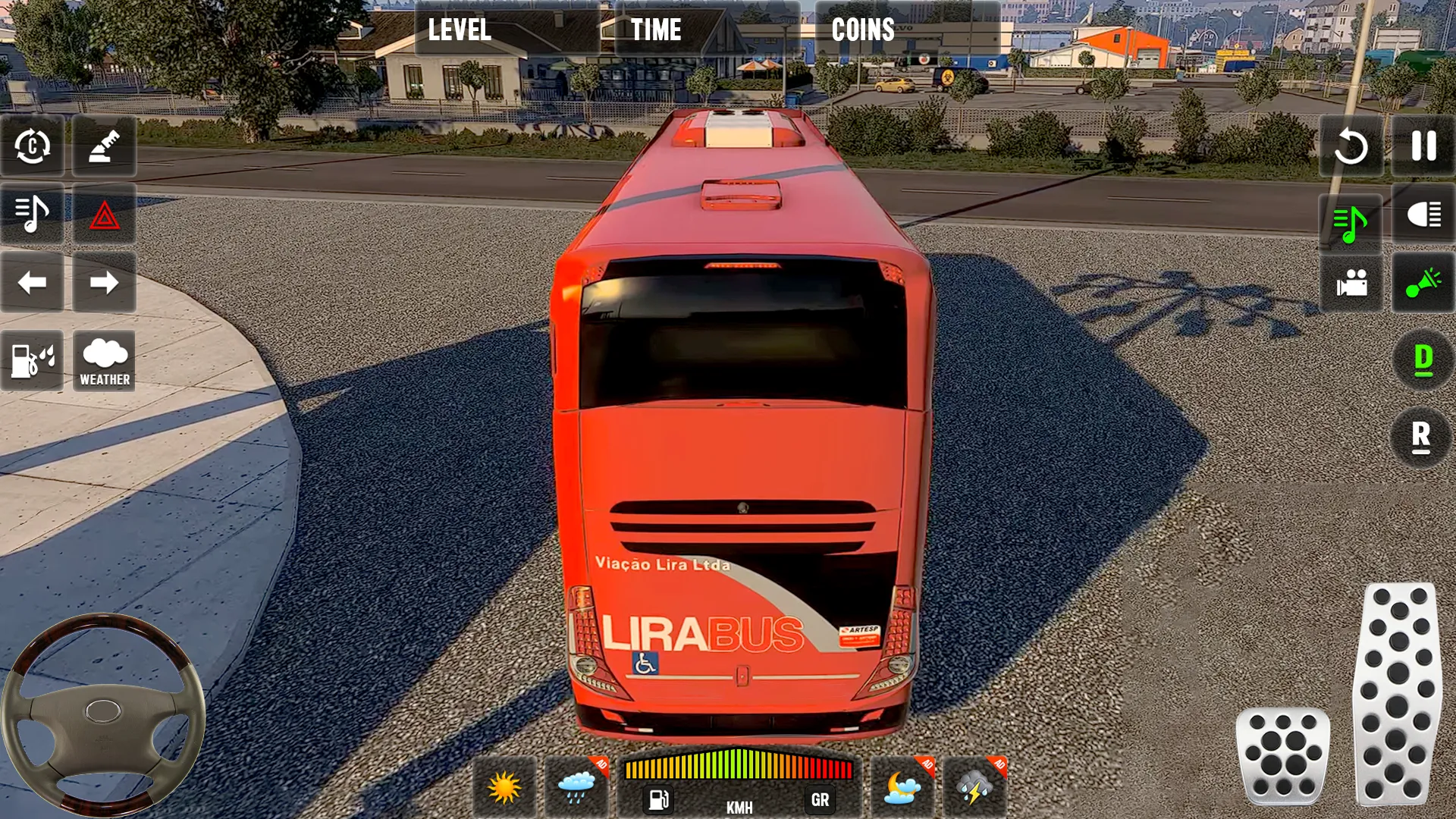Turn on the headlights icon
This screenshot has width=1456, height=819.
pos(1423,221)
